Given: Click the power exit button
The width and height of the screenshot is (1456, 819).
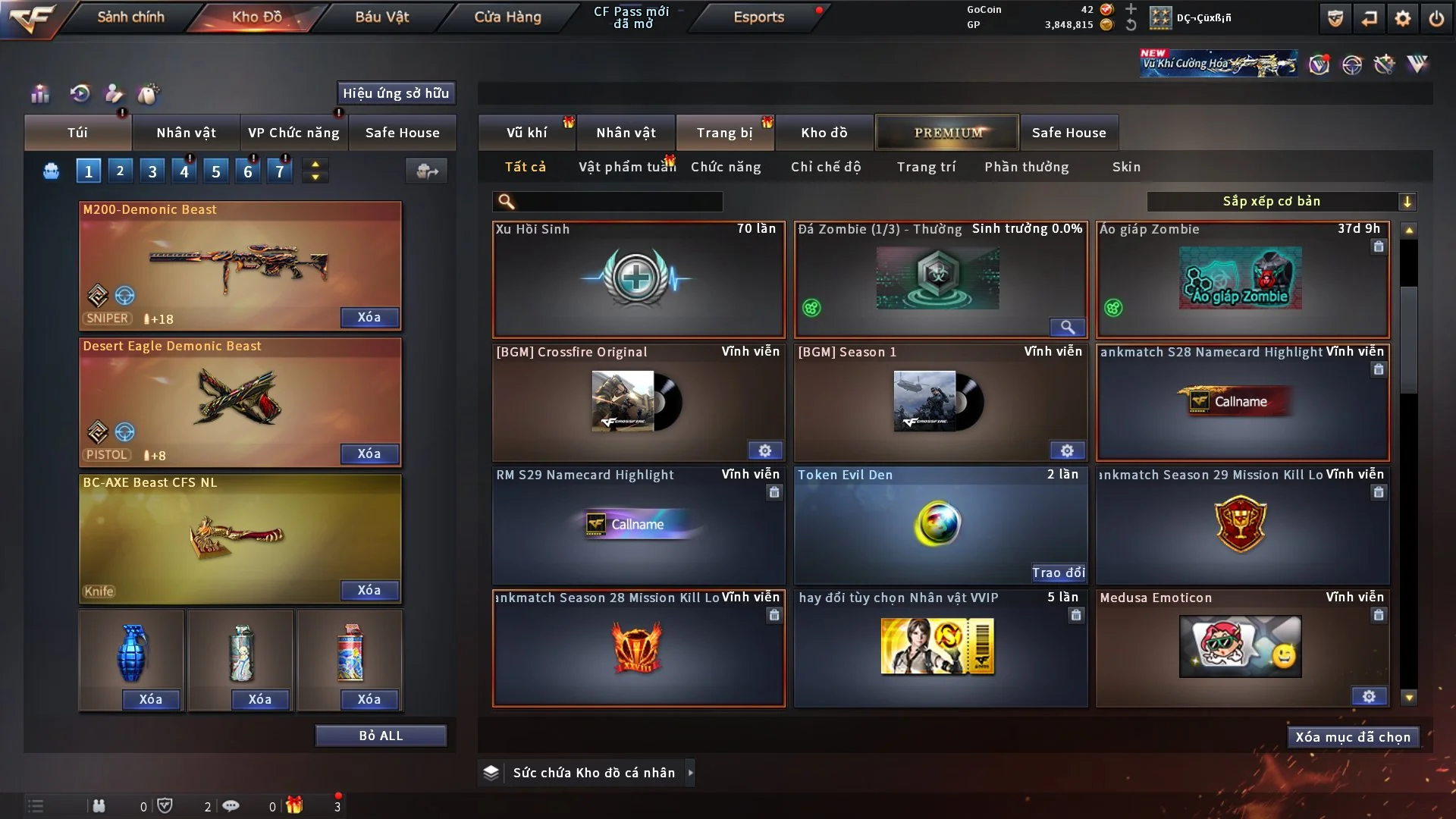Looking at the screenshot, I should (x=1436, y=18).
